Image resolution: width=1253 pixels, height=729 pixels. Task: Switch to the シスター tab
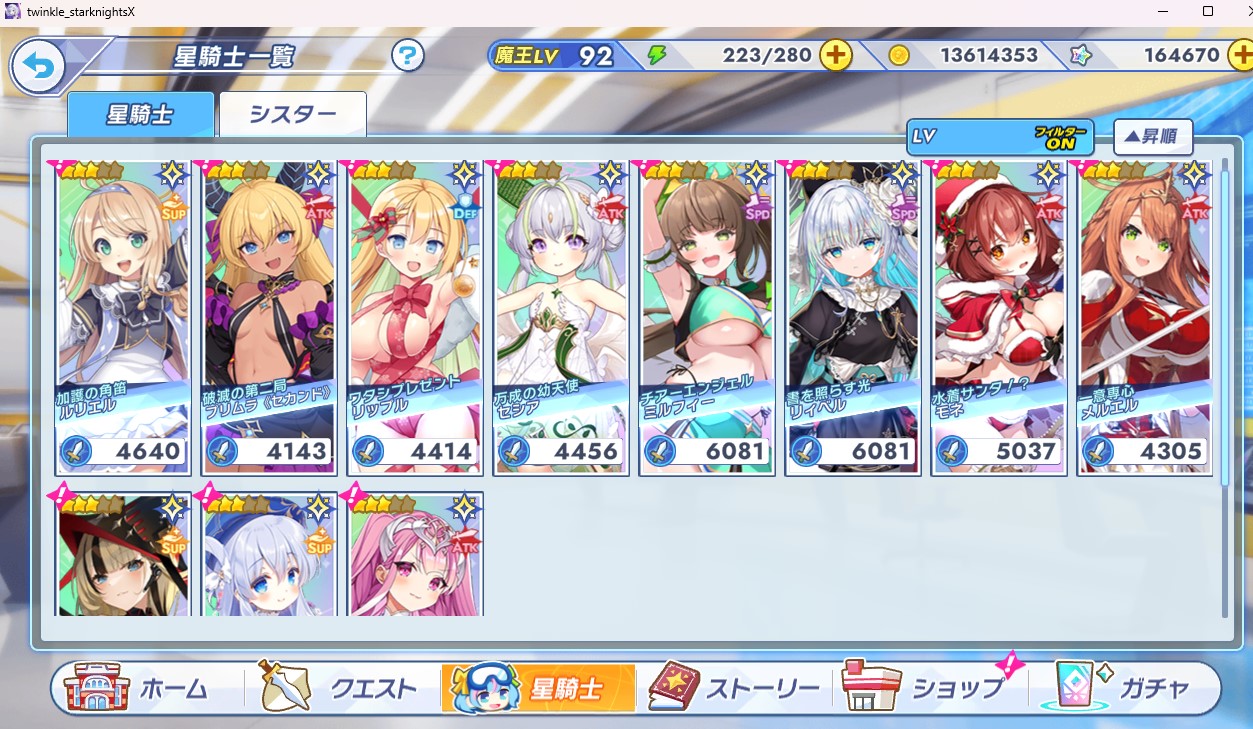[292, 114]
